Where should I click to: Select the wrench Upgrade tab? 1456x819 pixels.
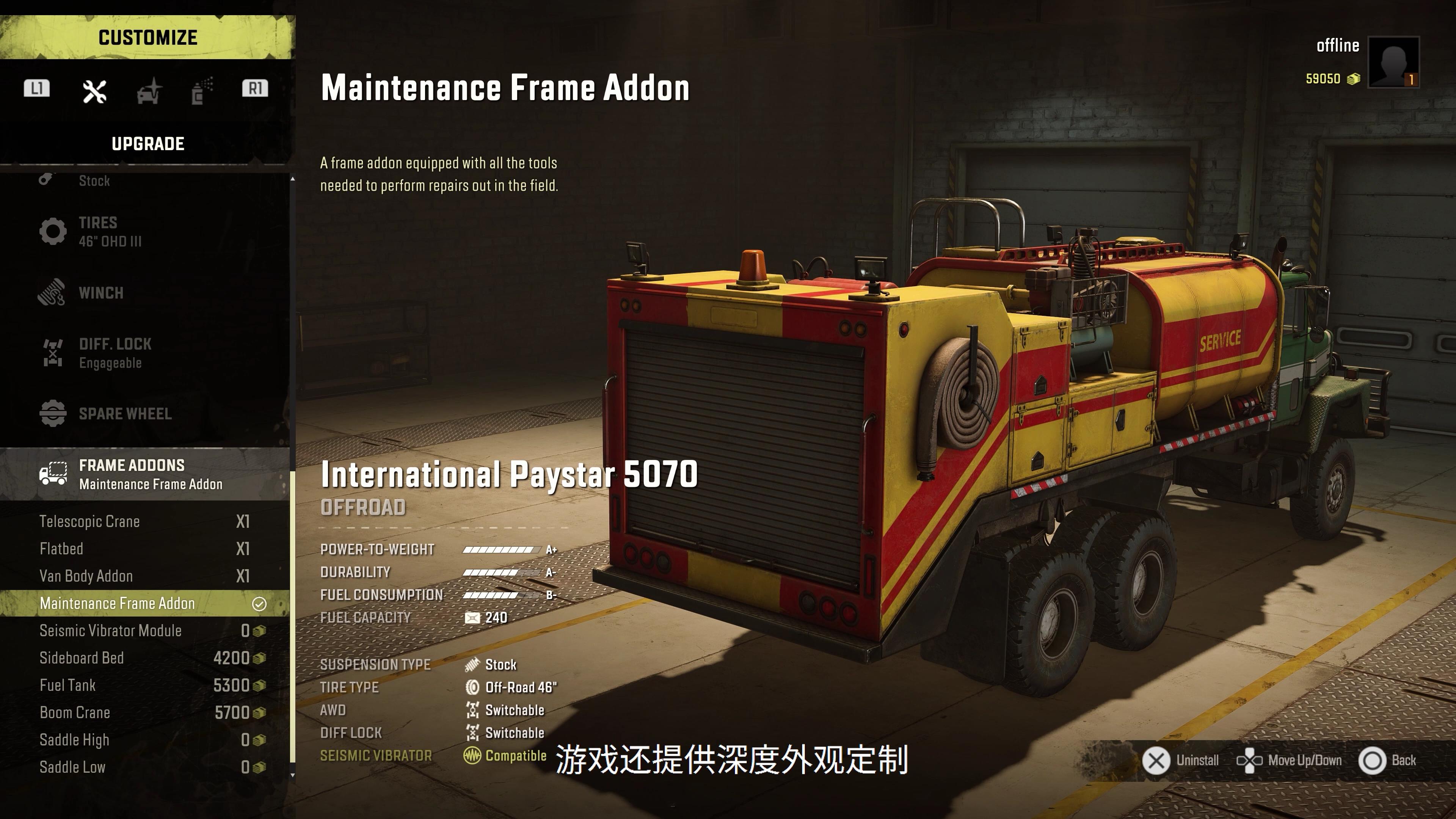94,91
